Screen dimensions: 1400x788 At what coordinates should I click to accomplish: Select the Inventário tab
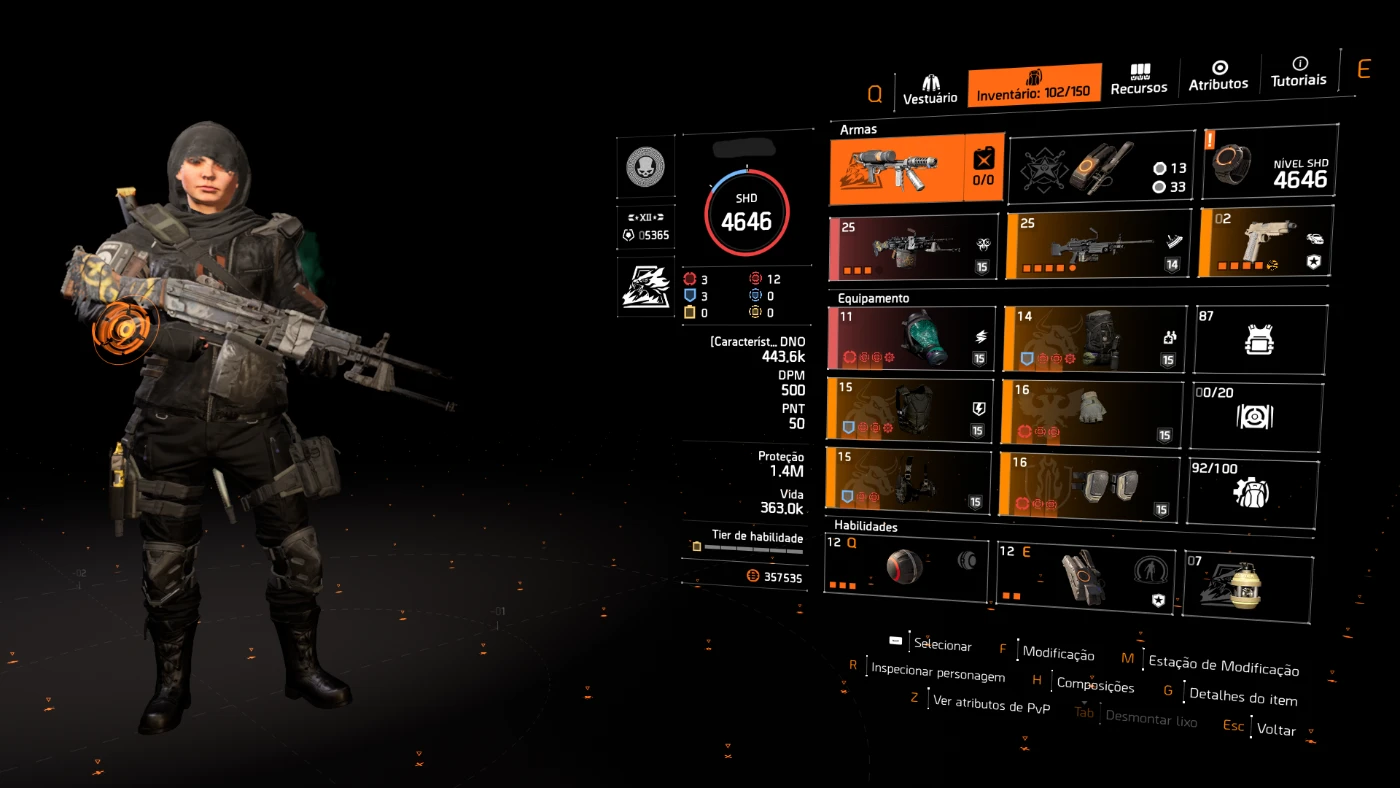click(1034, 84)
